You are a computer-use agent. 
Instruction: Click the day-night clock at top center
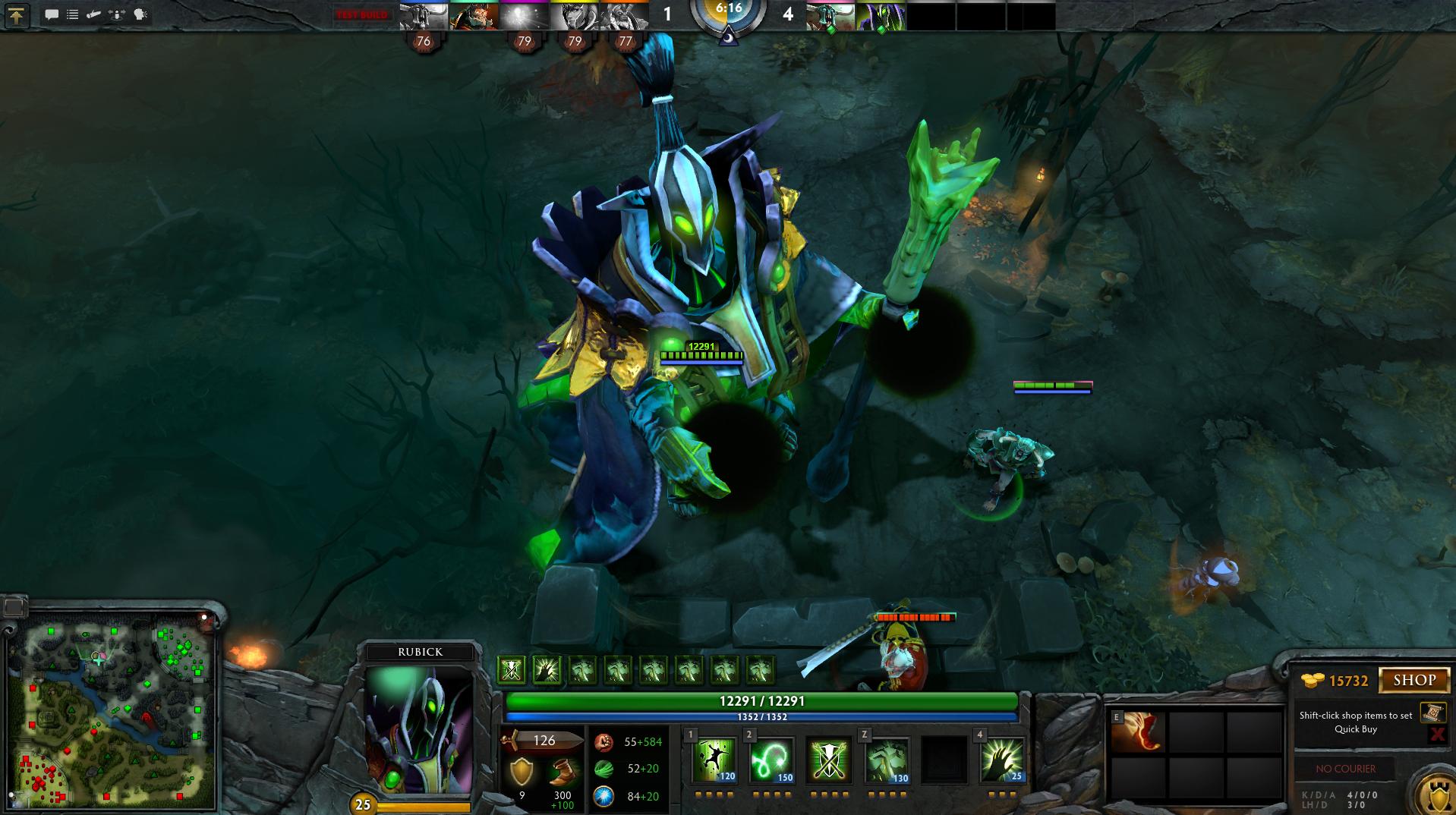(x=728, y=17)
